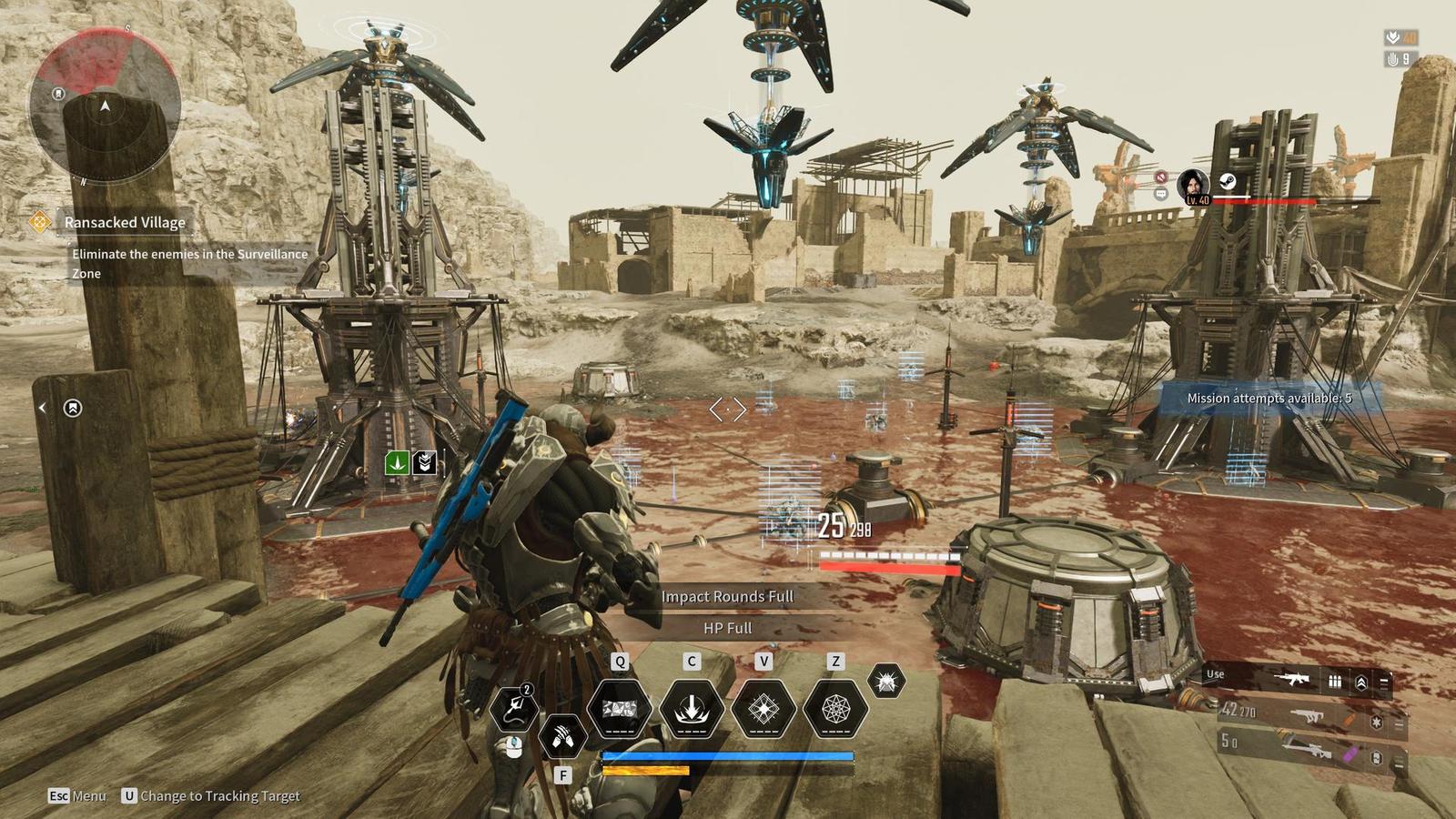Image resolution: width=1456 pixels, height=819 pixels.
Task: Select the grappling hook icon
Action: (514, 707)
